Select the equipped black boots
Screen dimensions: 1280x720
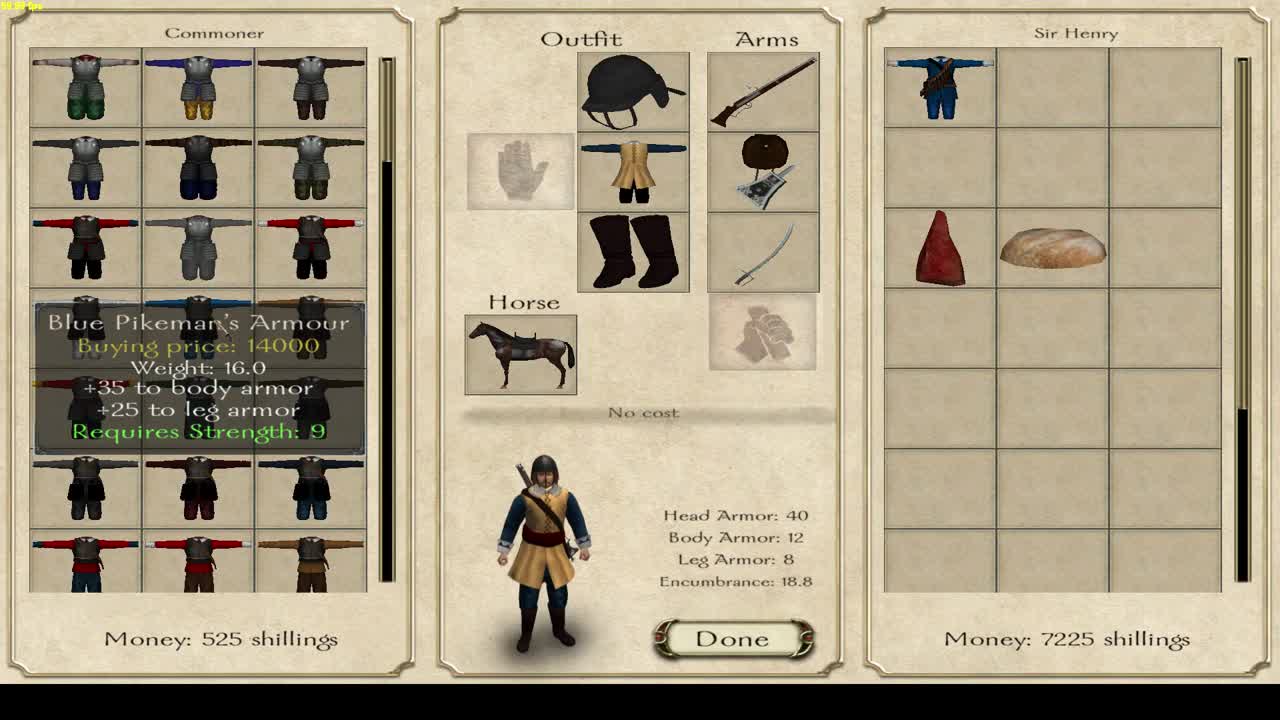[632, 250]
